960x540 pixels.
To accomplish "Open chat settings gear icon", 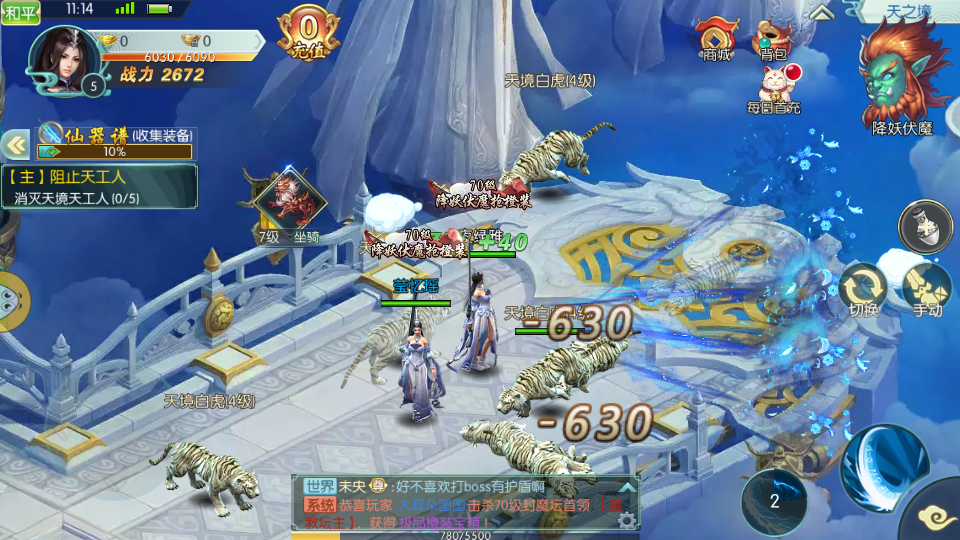I will tap(626, 520).
